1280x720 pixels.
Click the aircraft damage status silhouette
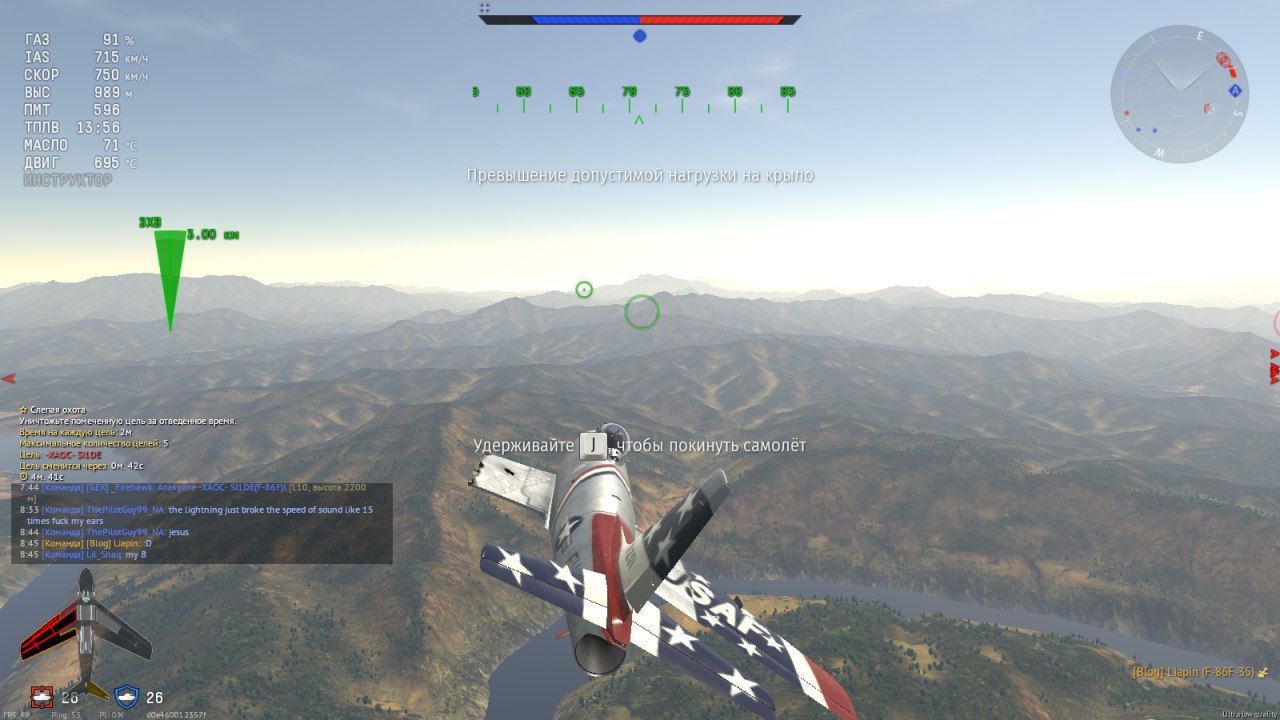(x=85, y=632)
